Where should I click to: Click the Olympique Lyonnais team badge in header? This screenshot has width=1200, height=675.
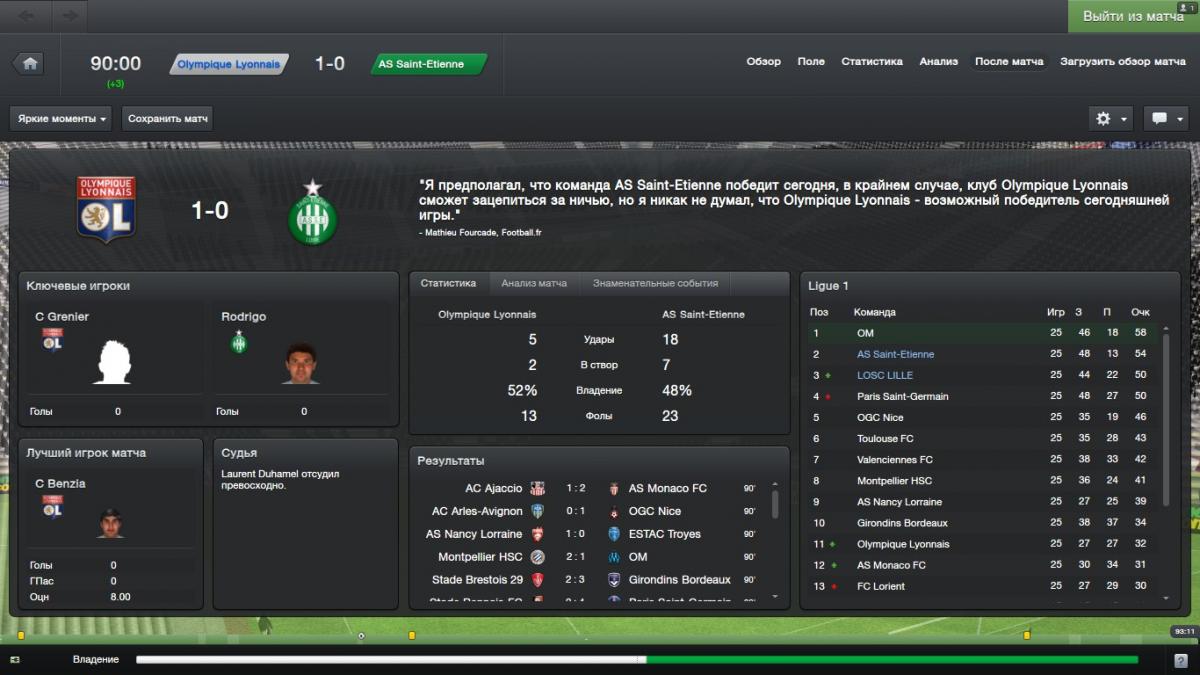pos(229,64)
